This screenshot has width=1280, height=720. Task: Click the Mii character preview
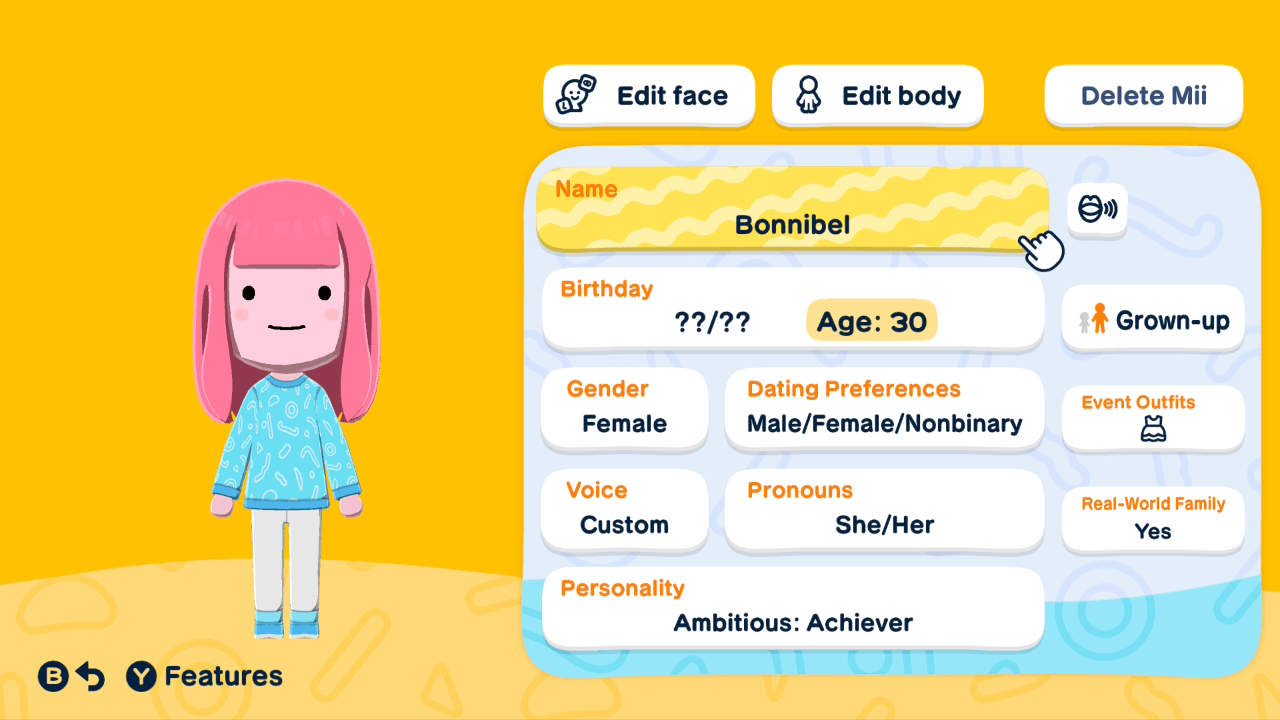287,400
